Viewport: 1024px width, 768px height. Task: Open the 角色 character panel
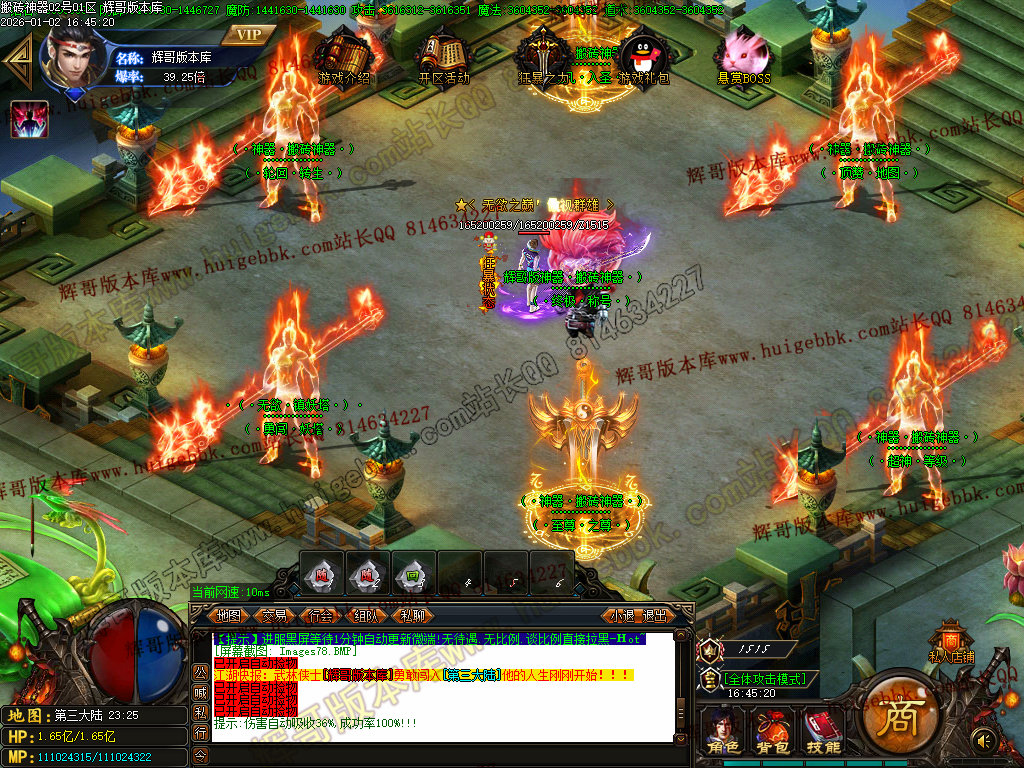[723, 730]
